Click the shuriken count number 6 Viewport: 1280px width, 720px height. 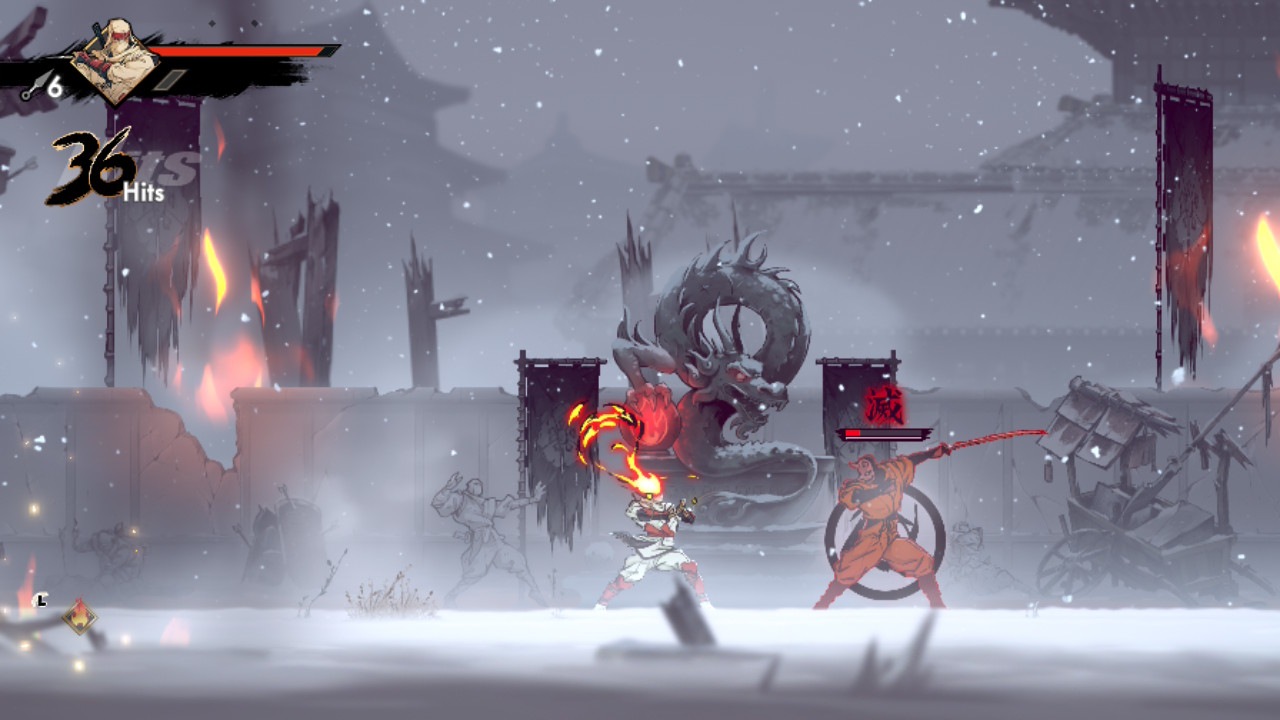coord(55,85)
